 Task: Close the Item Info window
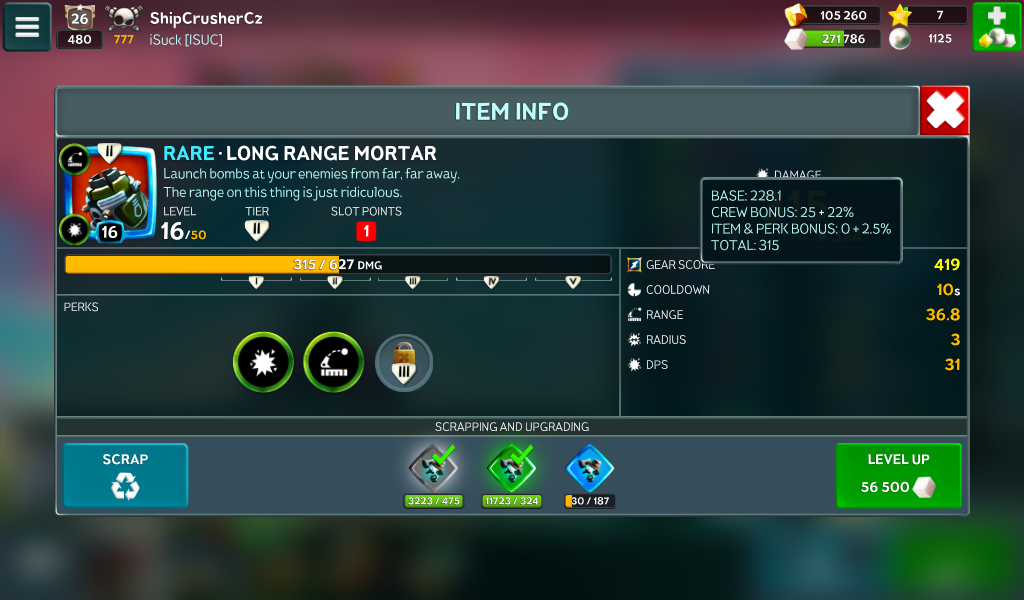pos(944,110)
